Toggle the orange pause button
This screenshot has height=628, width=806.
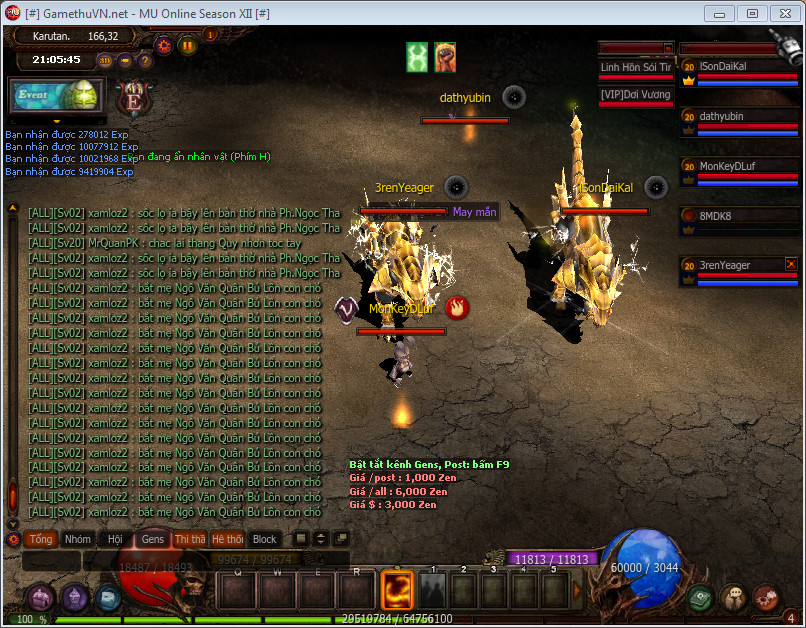[x=187, y=45]
